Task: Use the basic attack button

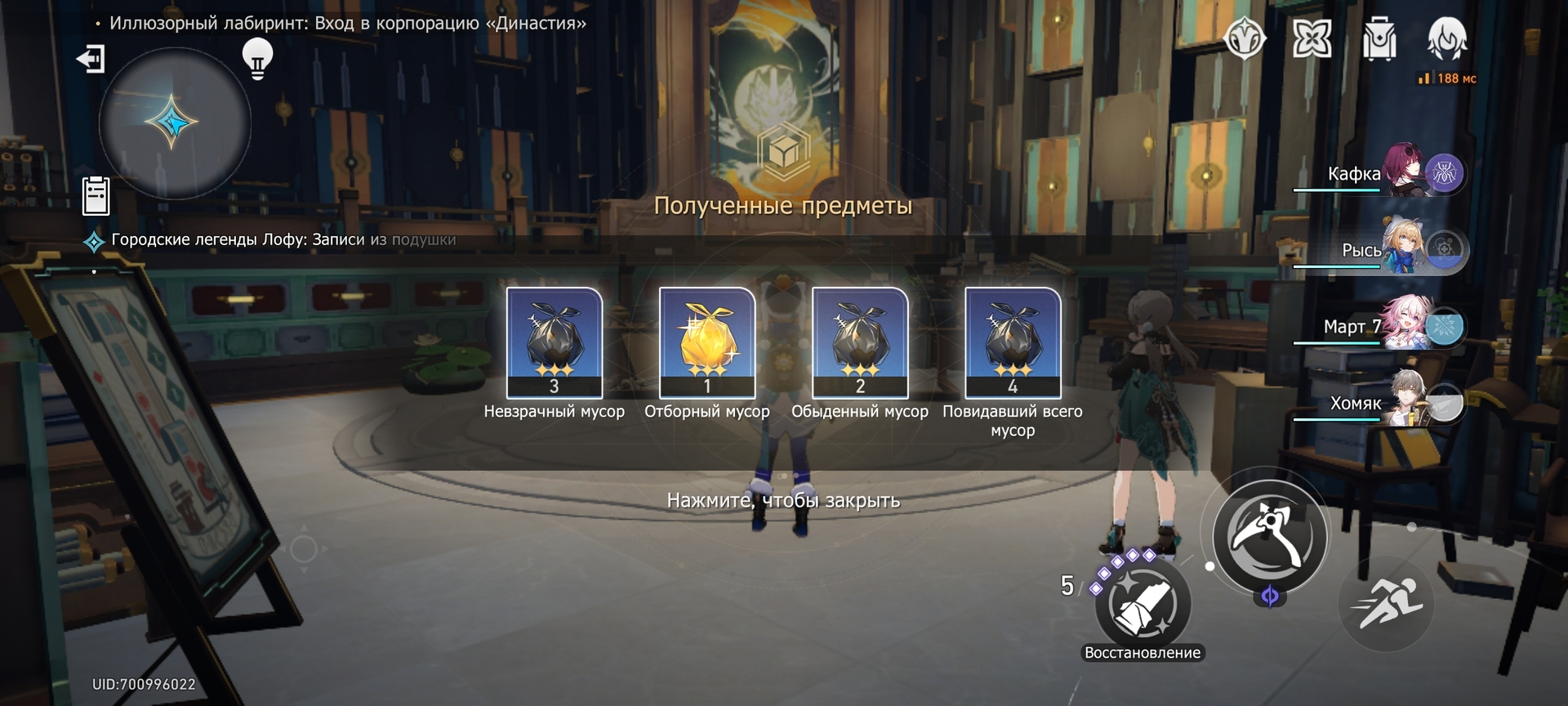Action: [1269, 536]
